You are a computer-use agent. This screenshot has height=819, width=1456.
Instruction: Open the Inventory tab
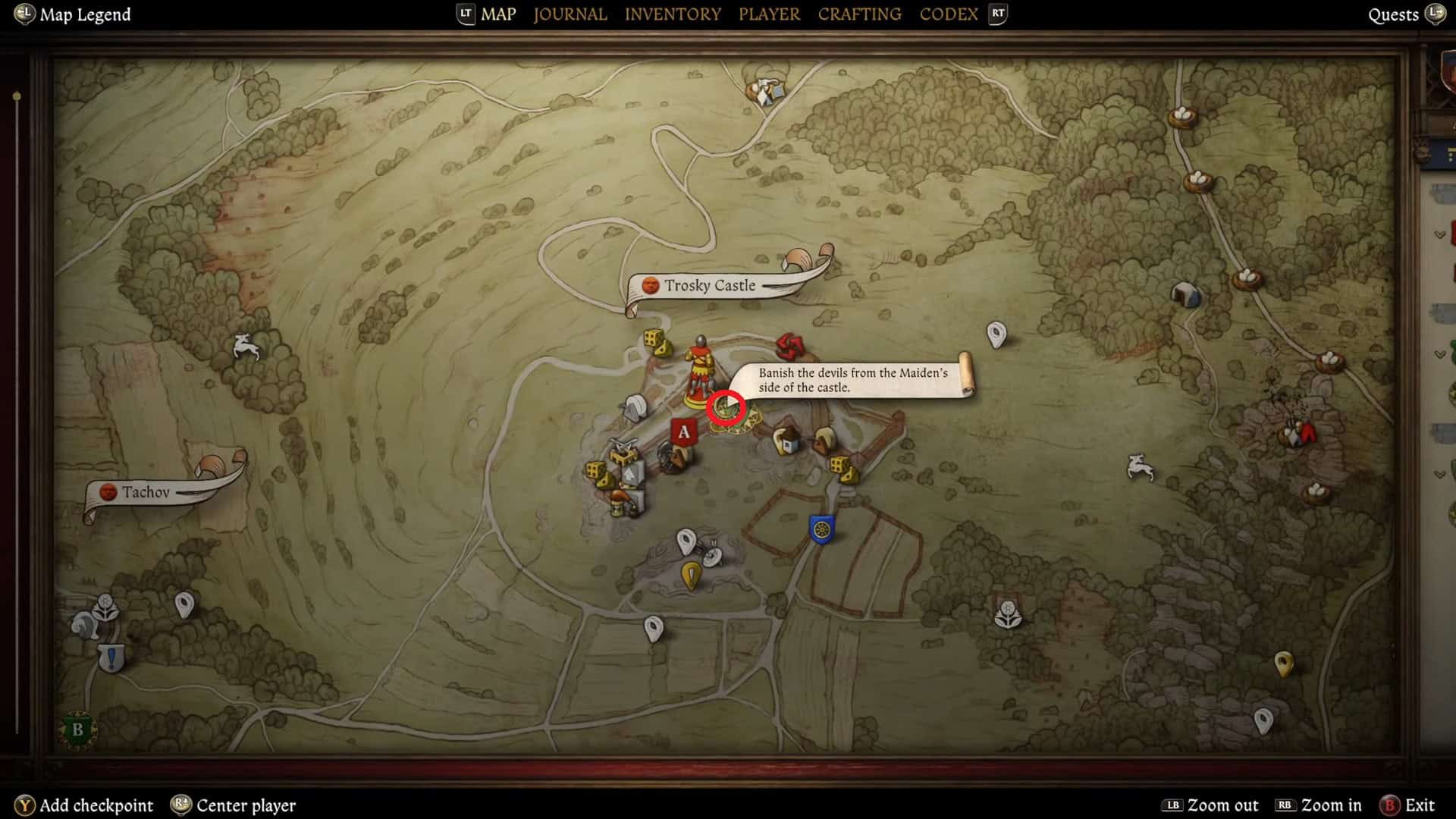click(673, 14)
